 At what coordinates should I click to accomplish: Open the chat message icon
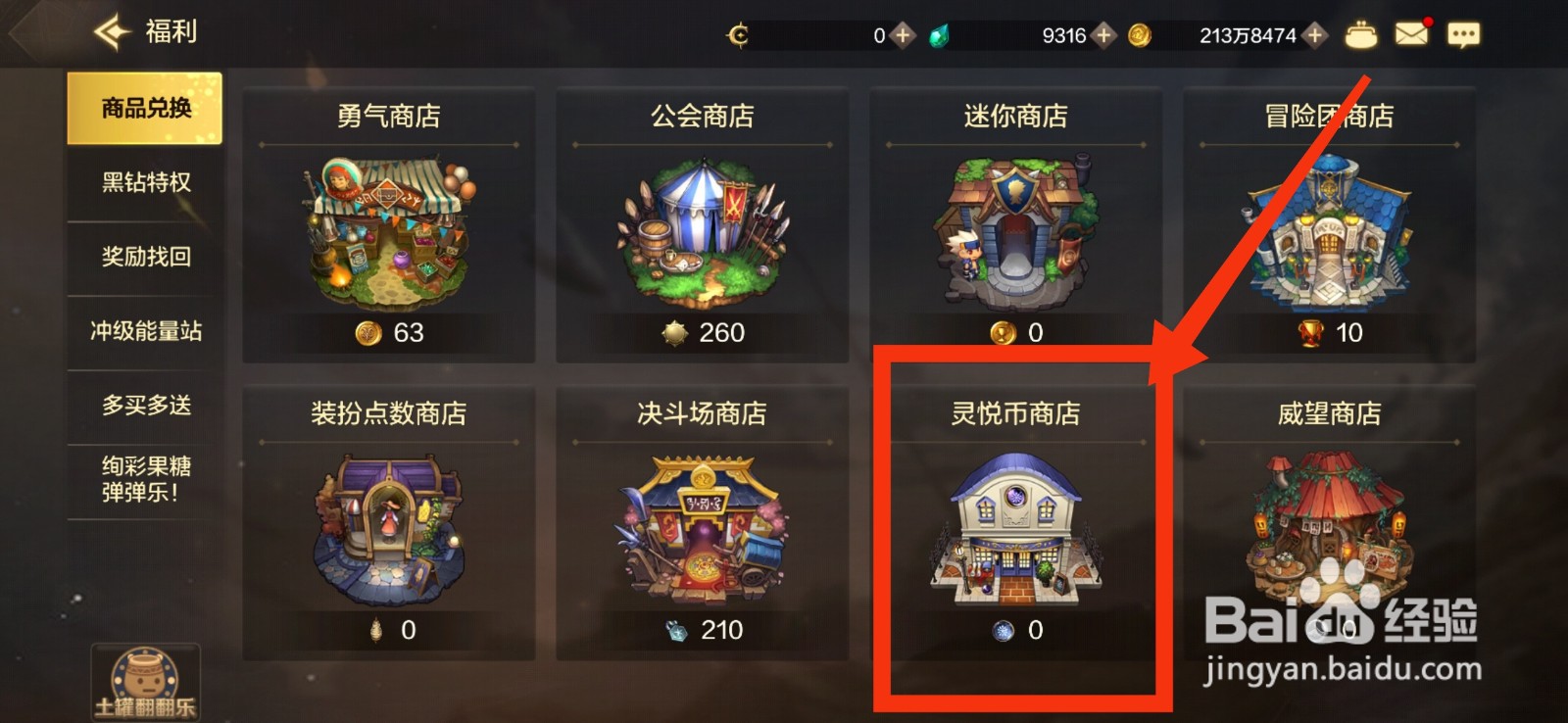(x=1464, y=33)
